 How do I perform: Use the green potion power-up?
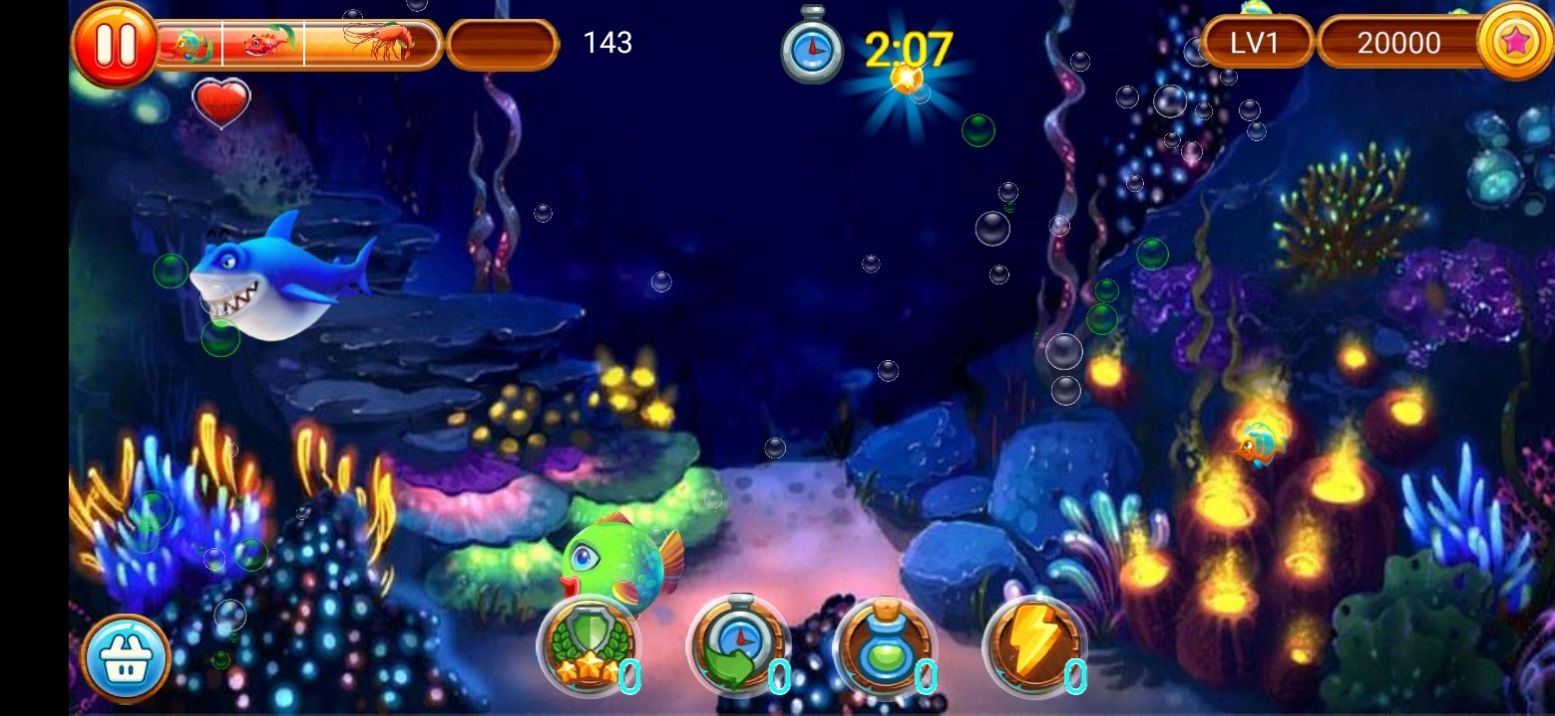(x=884, y=647)
